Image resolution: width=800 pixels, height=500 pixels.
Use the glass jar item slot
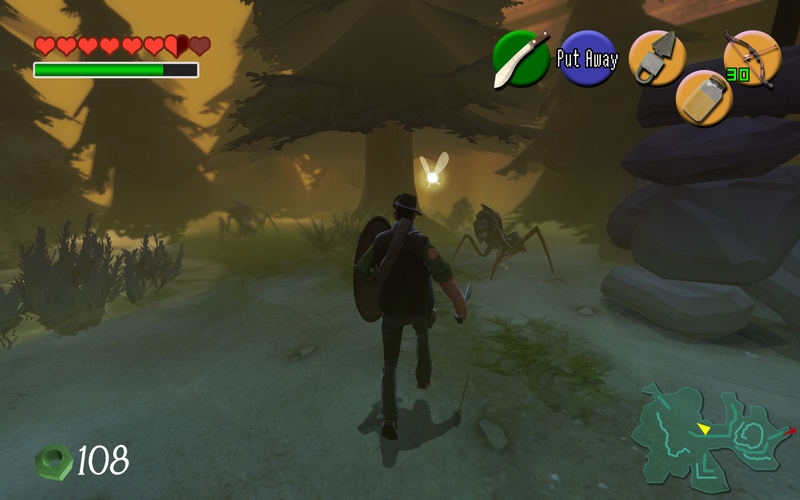click(x=704, y=97)
